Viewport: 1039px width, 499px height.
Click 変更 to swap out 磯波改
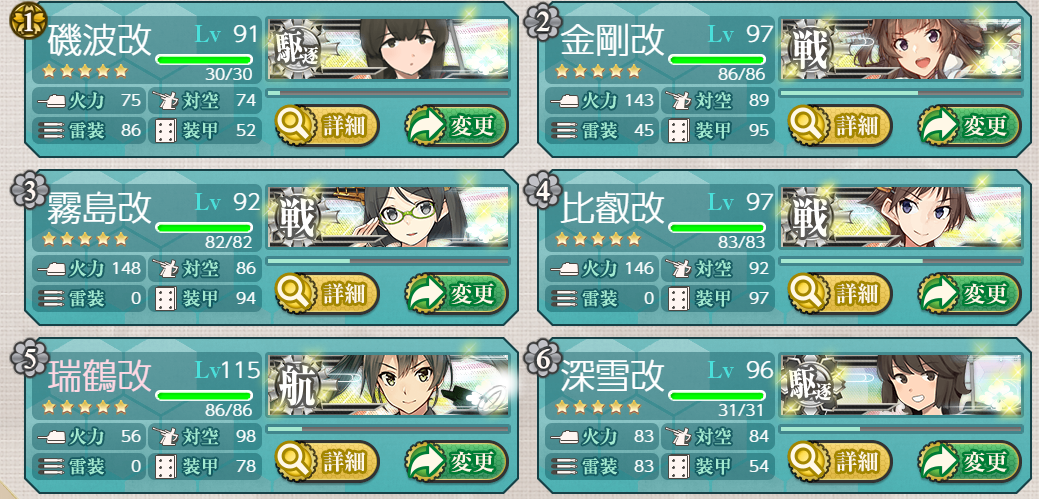pos(456,126)
